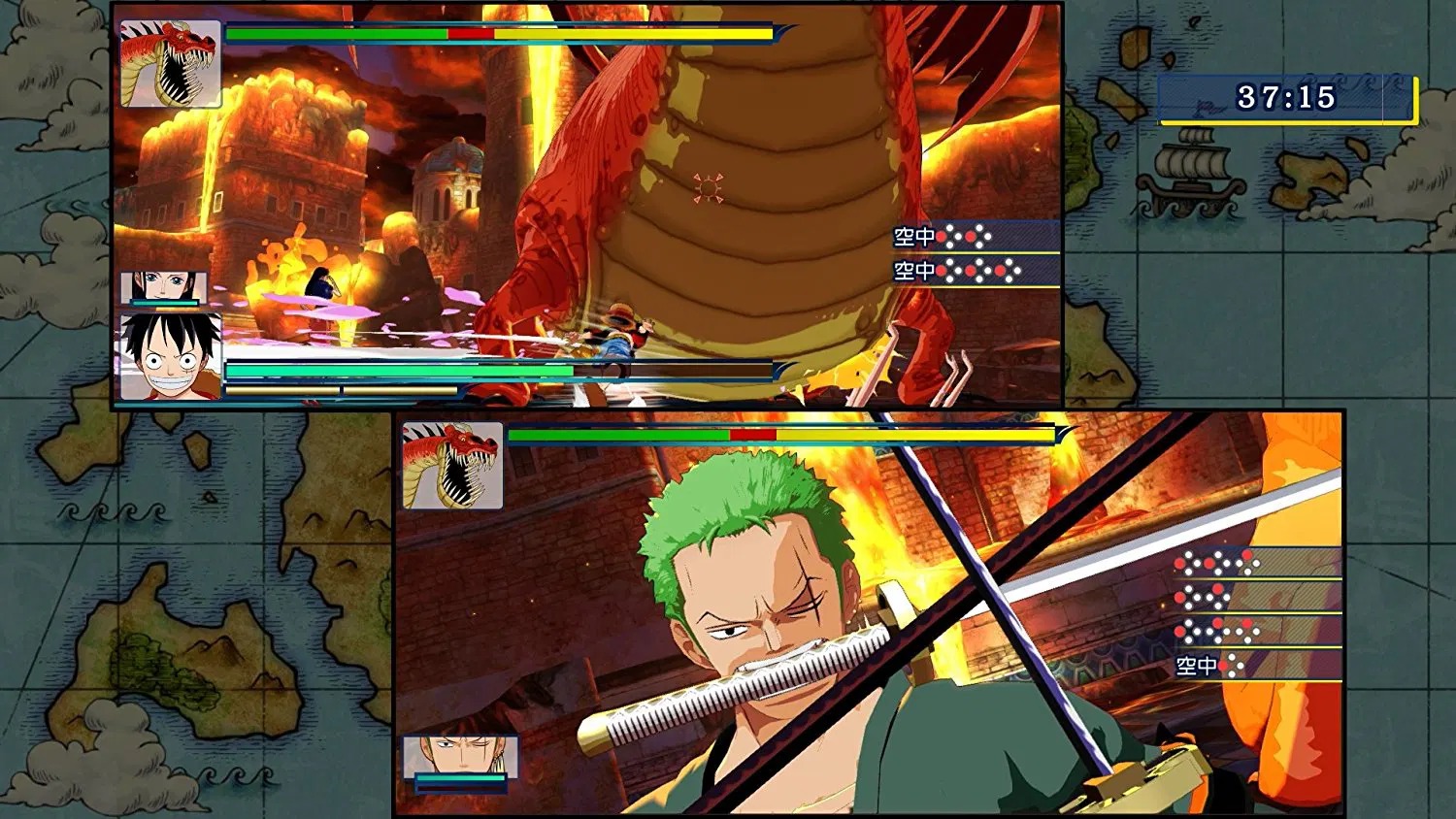
Task: Select the dragon icon in Zoro's screen
Action: tap(453, 465)
